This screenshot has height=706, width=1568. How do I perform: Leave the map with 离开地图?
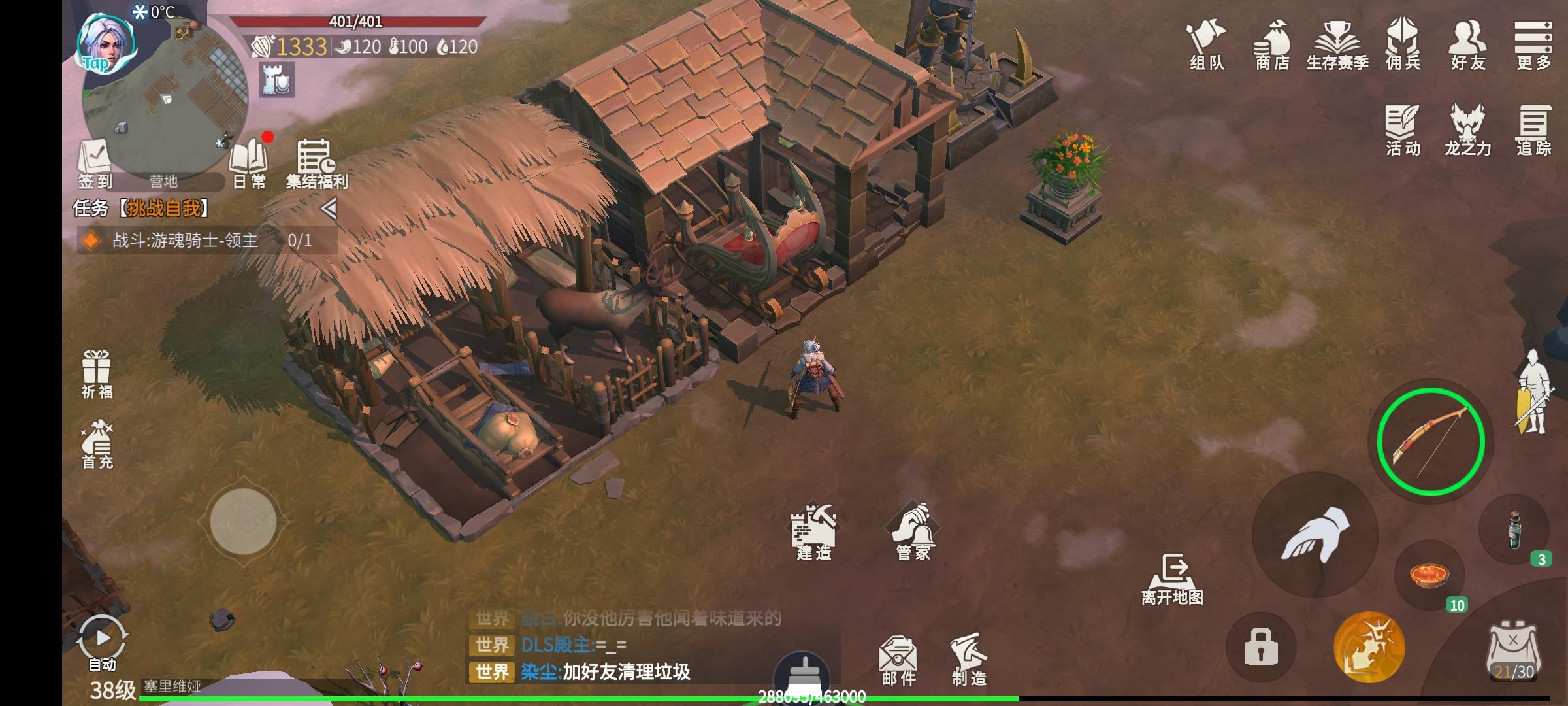pyautogui.click(x=1172, y=579)
